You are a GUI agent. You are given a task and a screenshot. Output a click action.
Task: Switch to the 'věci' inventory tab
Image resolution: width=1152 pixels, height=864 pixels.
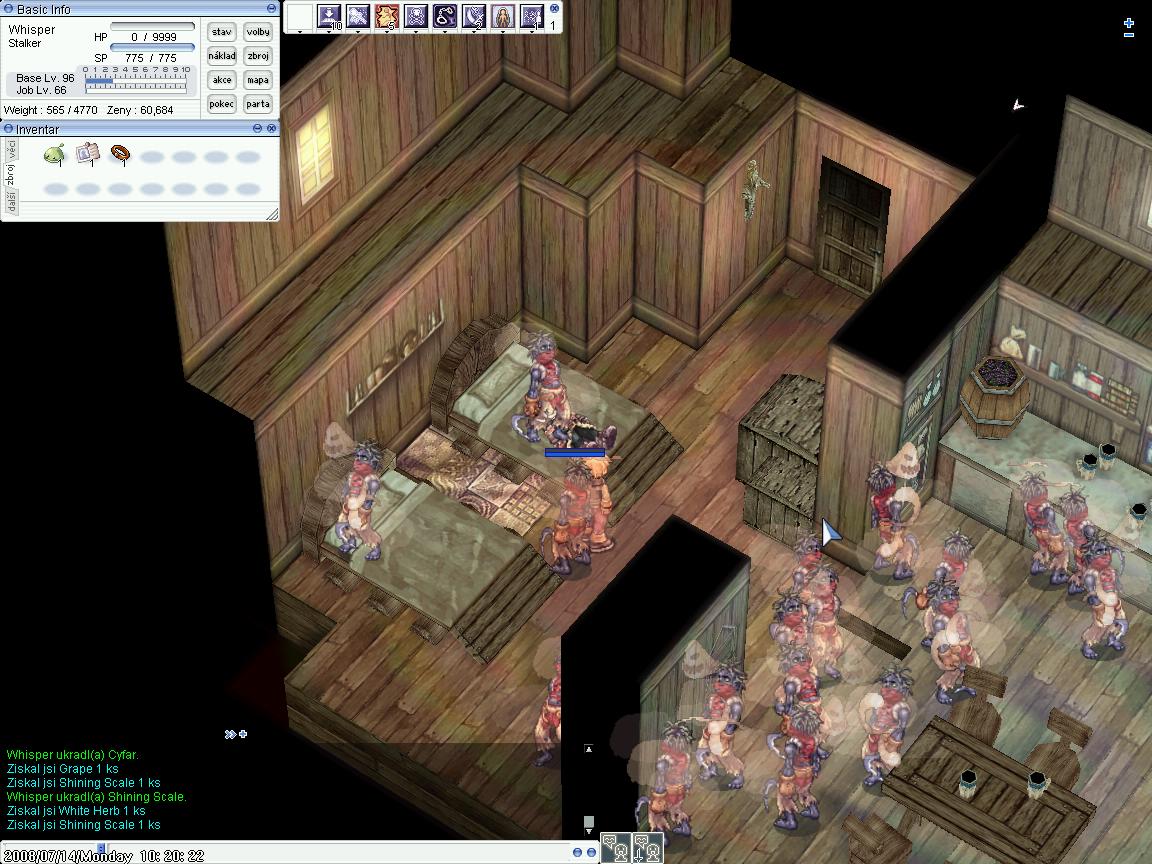click(x=11, y=149)
